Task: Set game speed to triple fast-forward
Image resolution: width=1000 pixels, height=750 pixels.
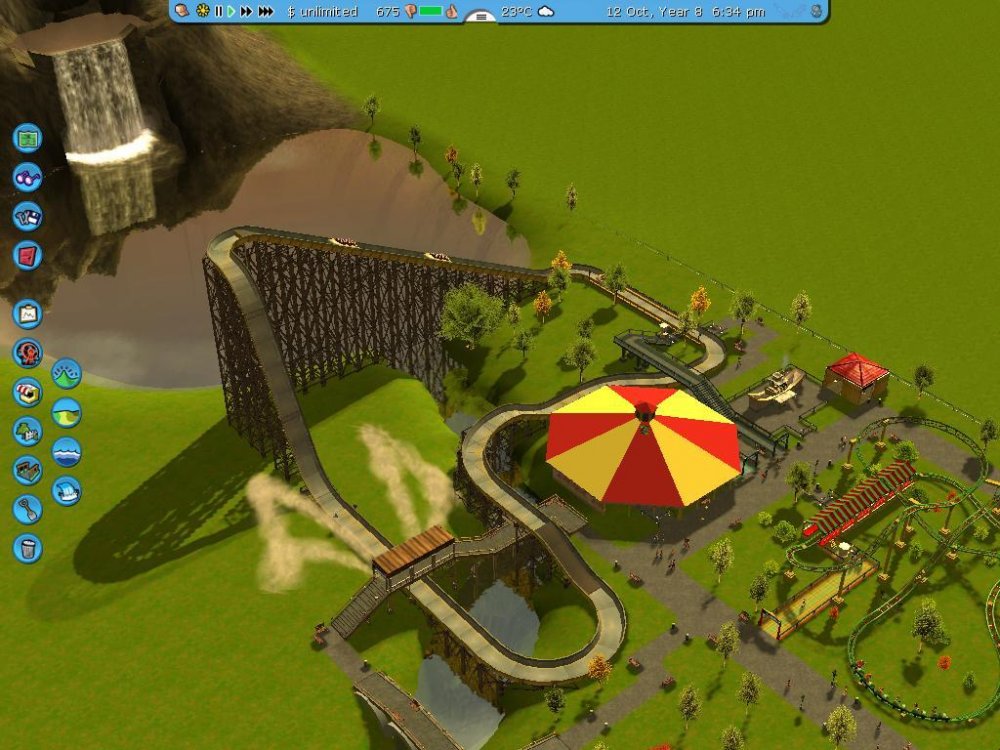Action: pyautogui.click(x=265, y=11)
